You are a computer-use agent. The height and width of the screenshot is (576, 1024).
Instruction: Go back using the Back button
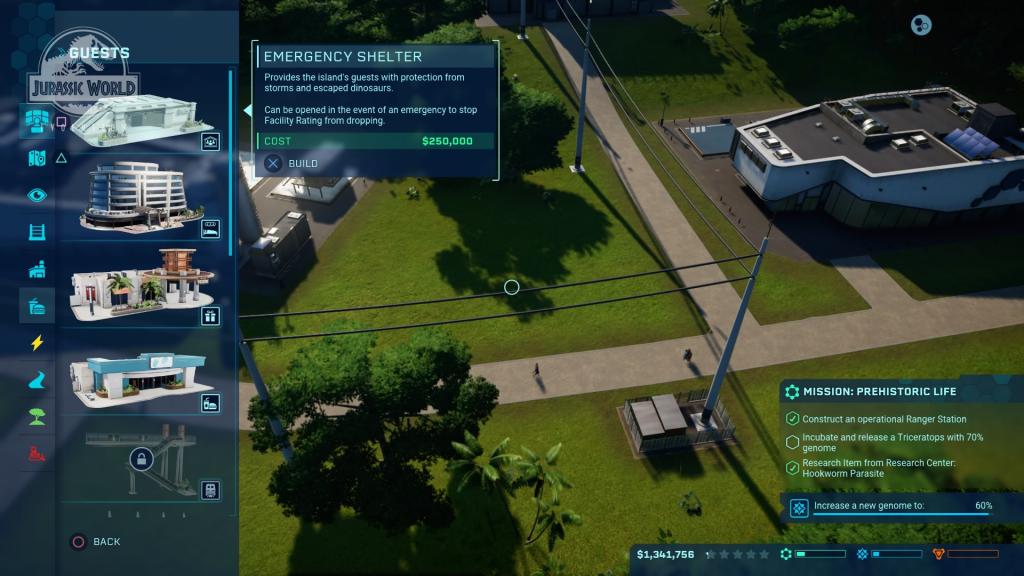(95, 541)
